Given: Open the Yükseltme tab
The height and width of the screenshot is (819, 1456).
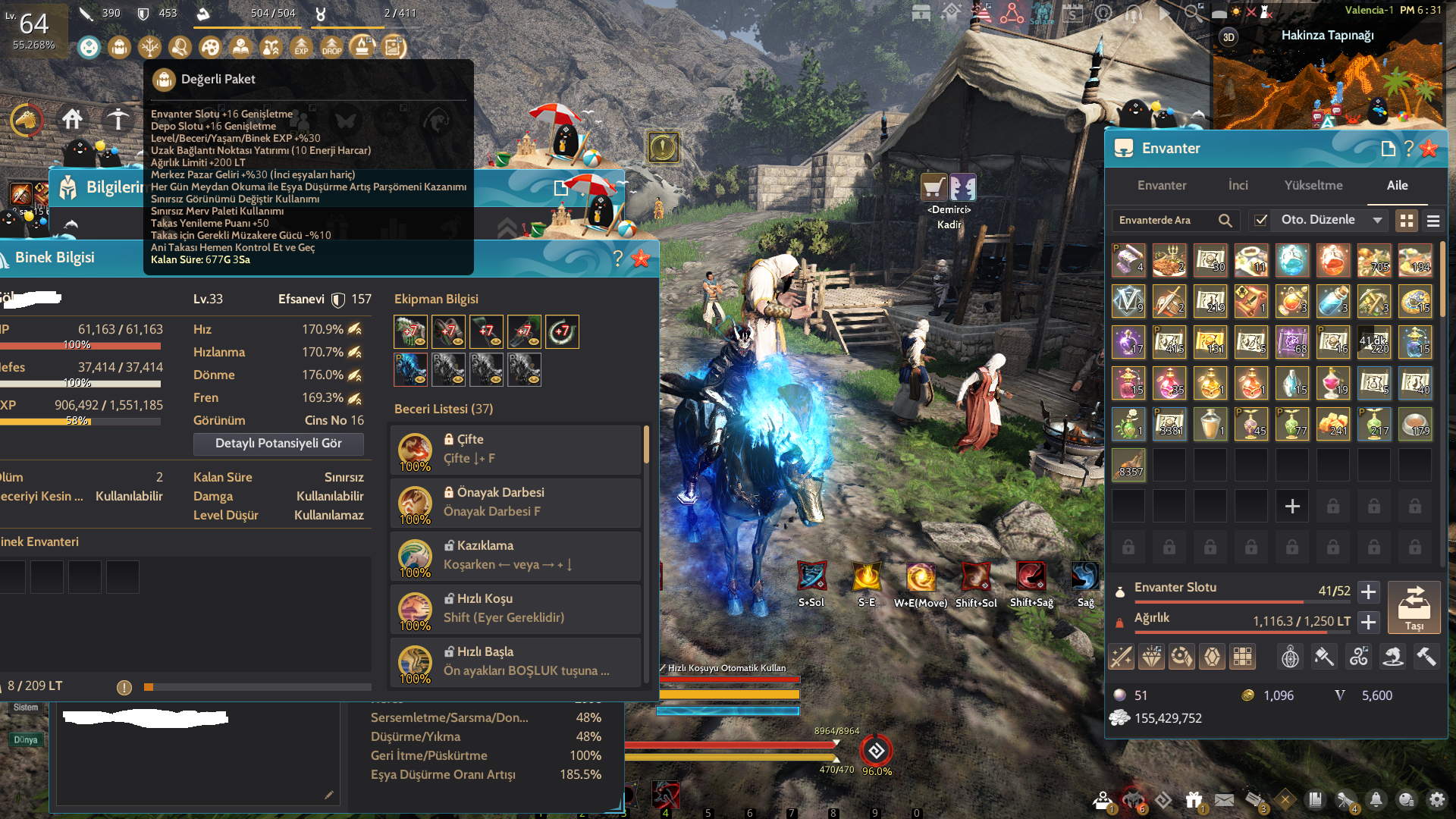Looking at the screenshot, I should [1313, 186].
